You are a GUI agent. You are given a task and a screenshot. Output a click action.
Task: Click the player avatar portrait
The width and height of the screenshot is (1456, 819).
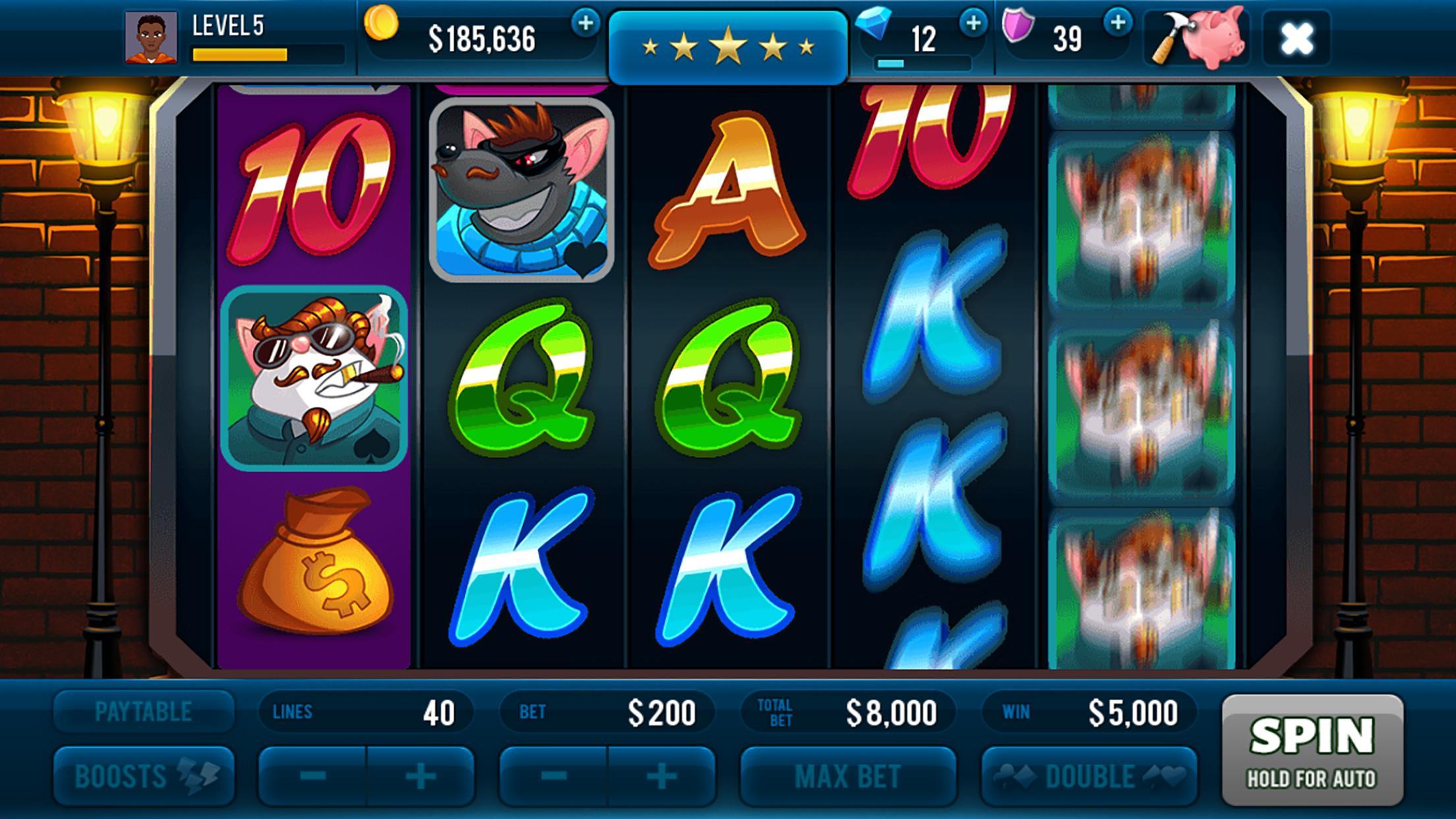[152, 38]
